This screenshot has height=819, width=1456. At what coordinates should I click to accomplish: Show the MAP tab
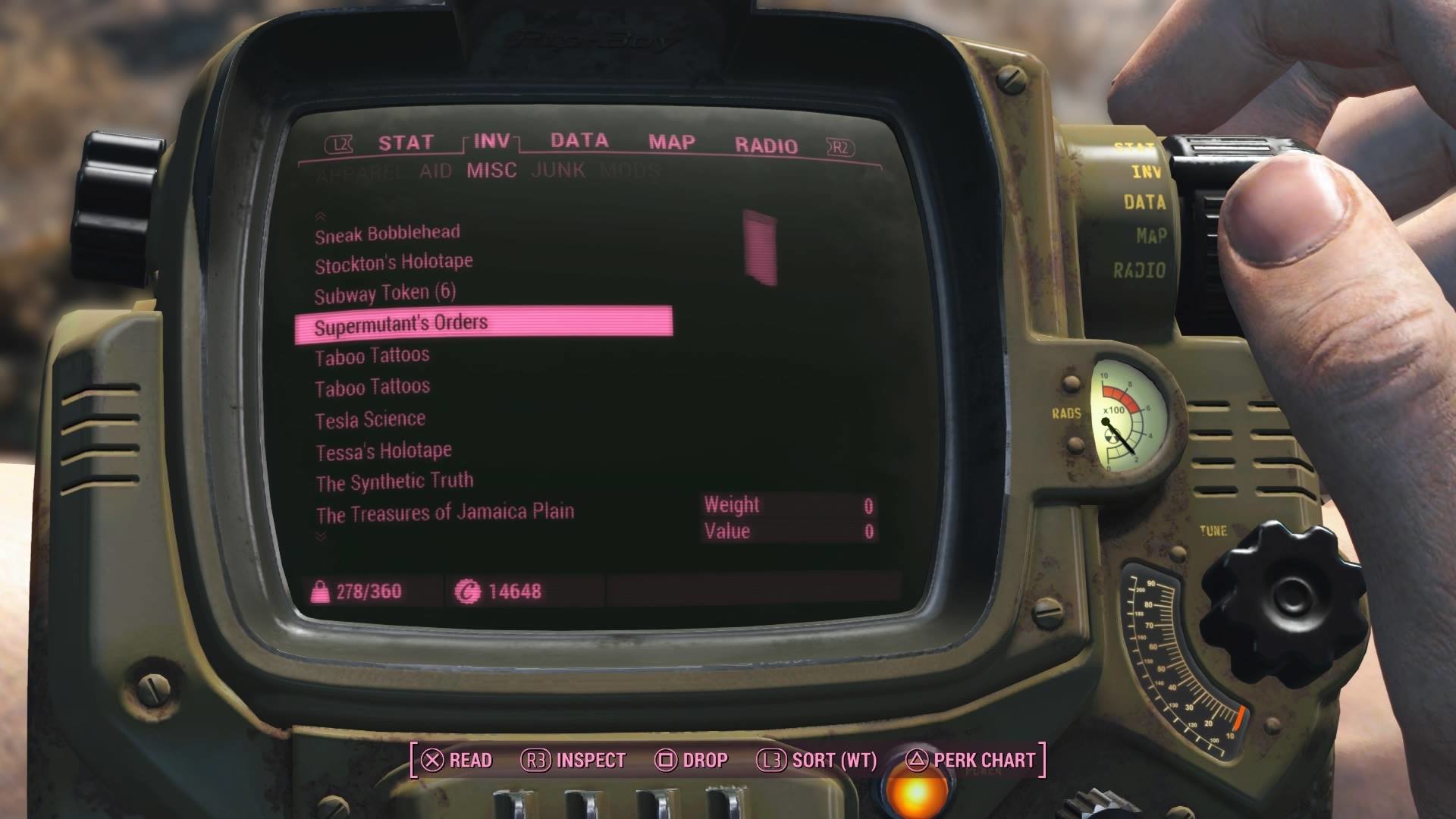671,143
